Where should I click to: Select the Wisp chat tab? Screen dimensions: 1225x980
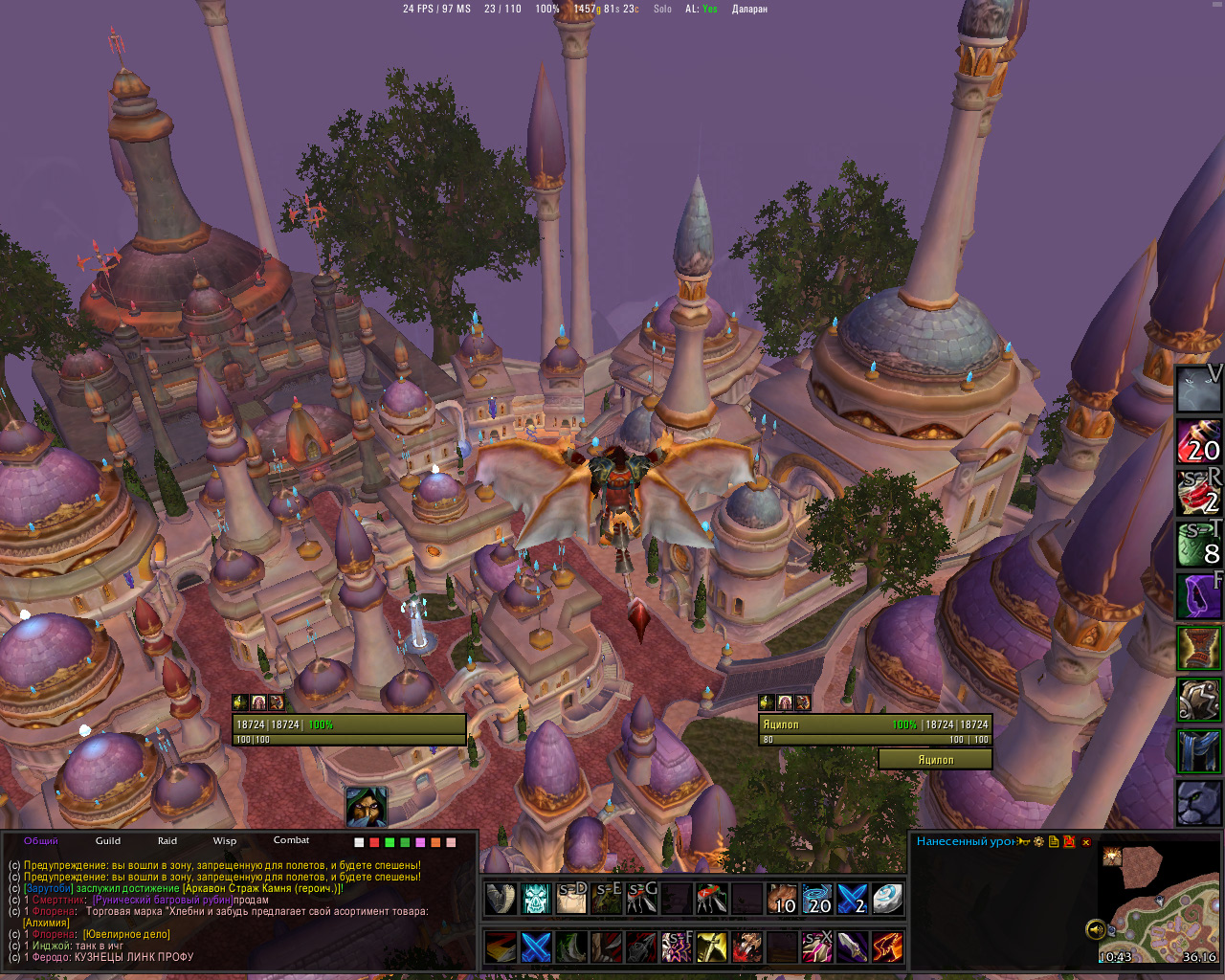coord(225,840)
